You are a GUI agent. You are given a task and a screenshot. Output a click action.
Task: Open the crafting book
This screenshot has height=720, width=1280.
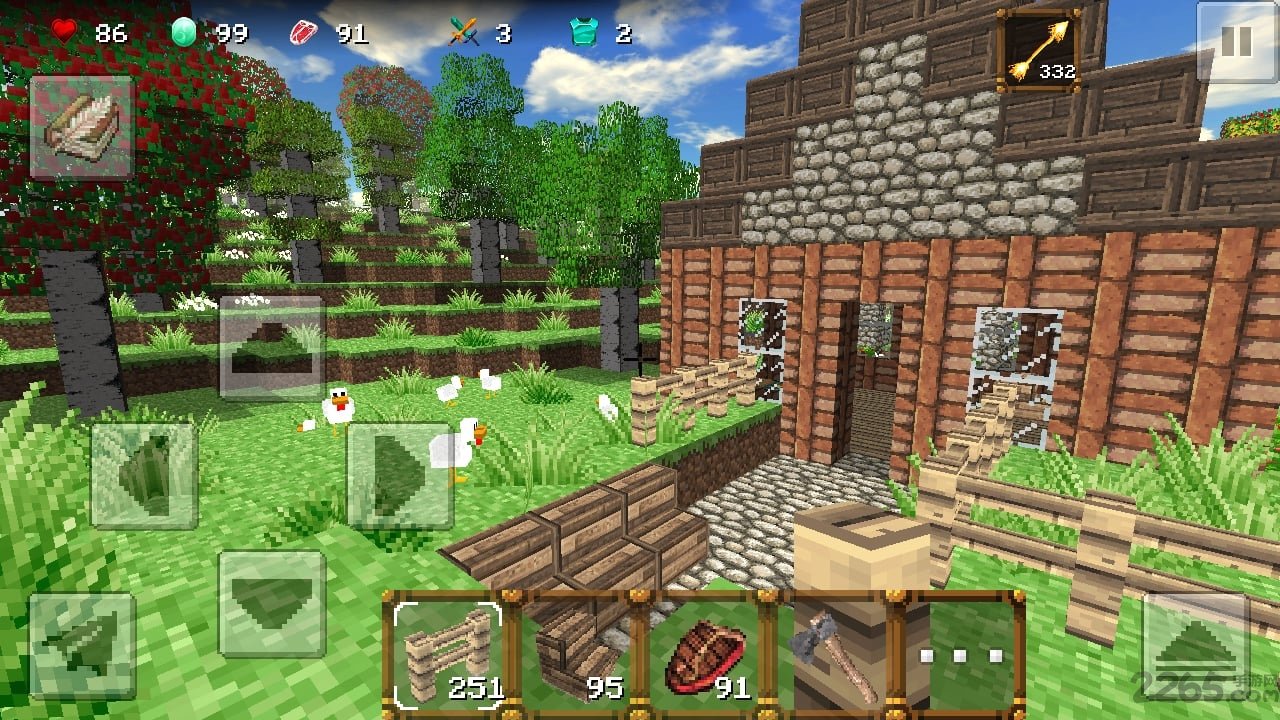(81, 128)
